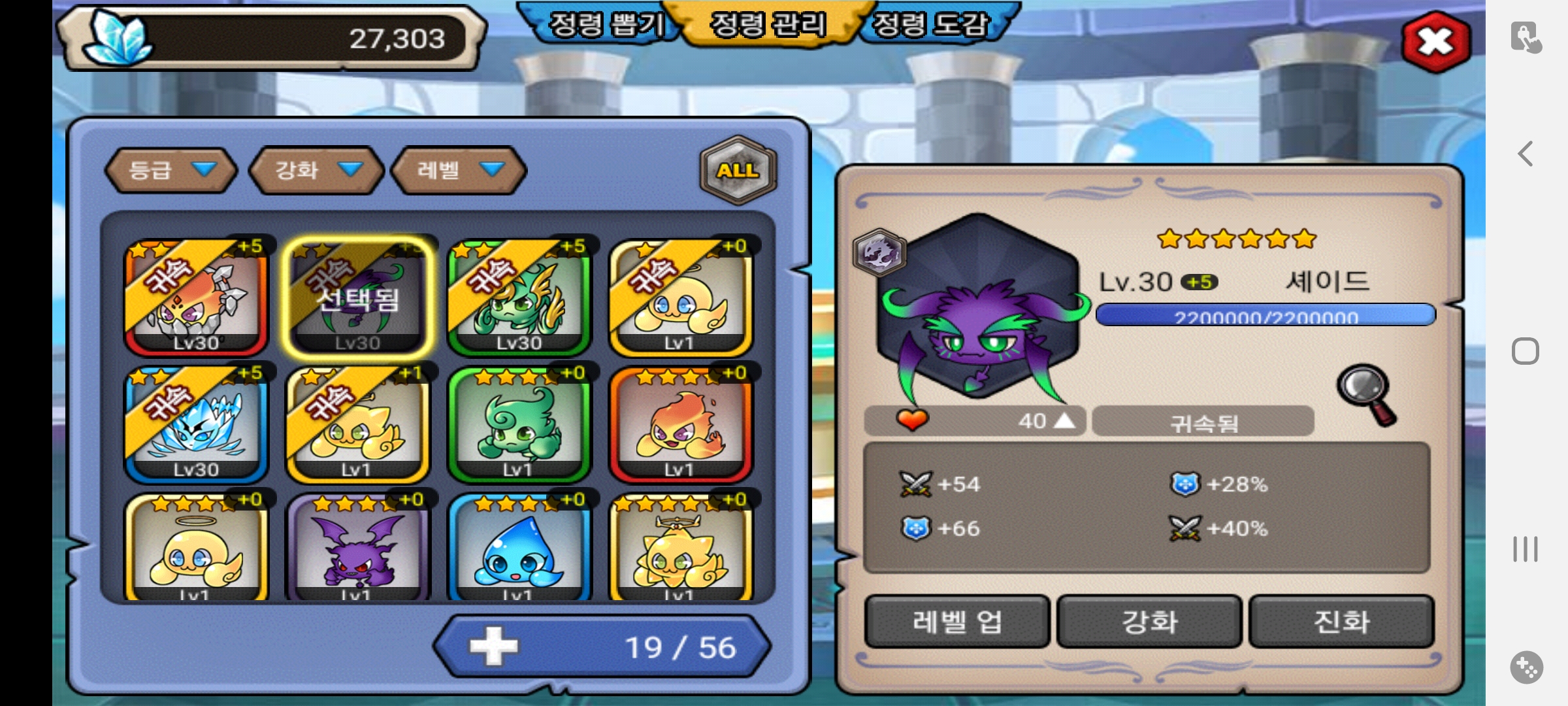Switch to the 정령 뽑기 tab

605,25
